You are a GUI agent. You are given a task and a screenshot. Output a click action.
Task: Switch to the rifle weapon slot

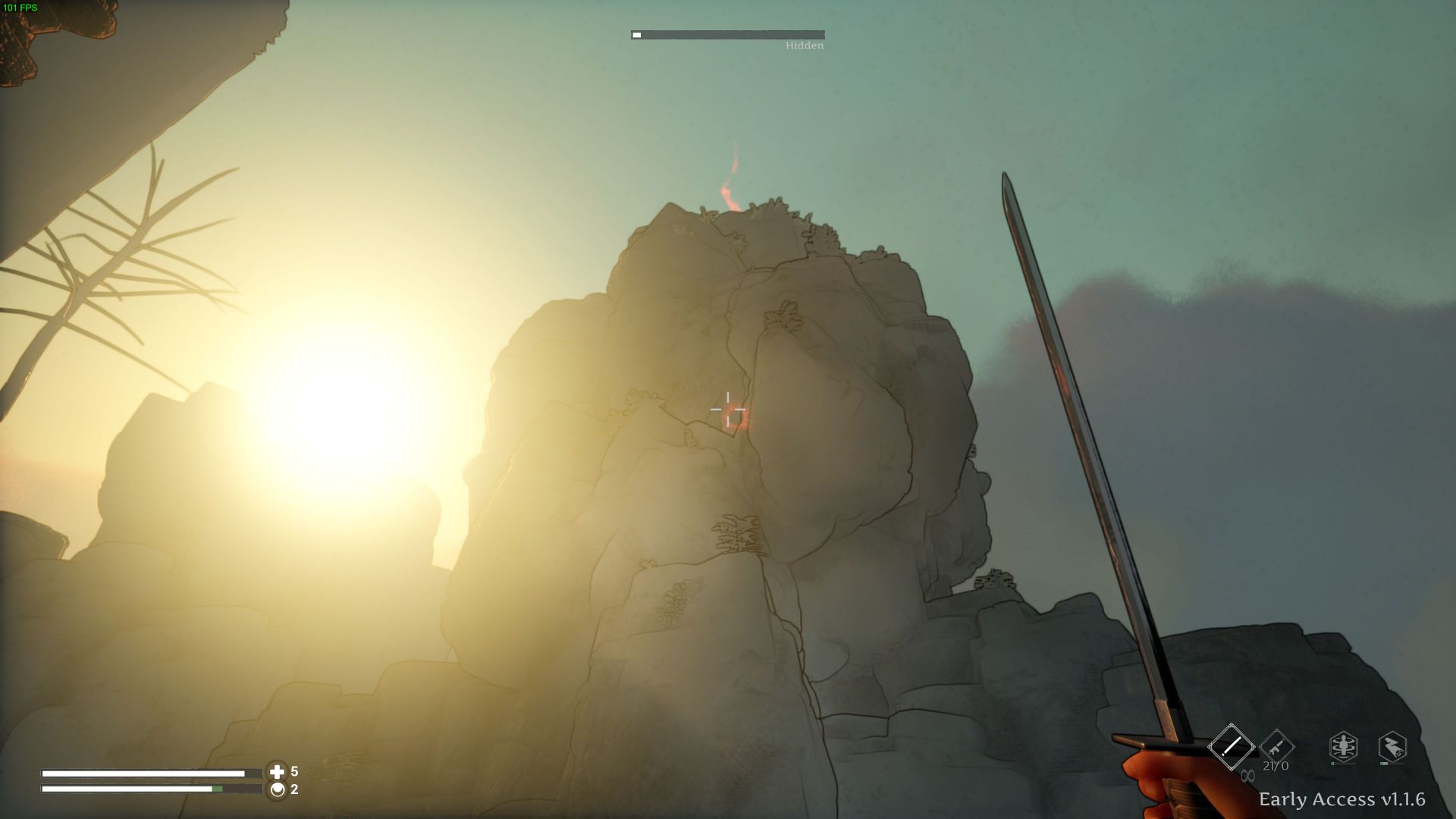pos(1276,747)
